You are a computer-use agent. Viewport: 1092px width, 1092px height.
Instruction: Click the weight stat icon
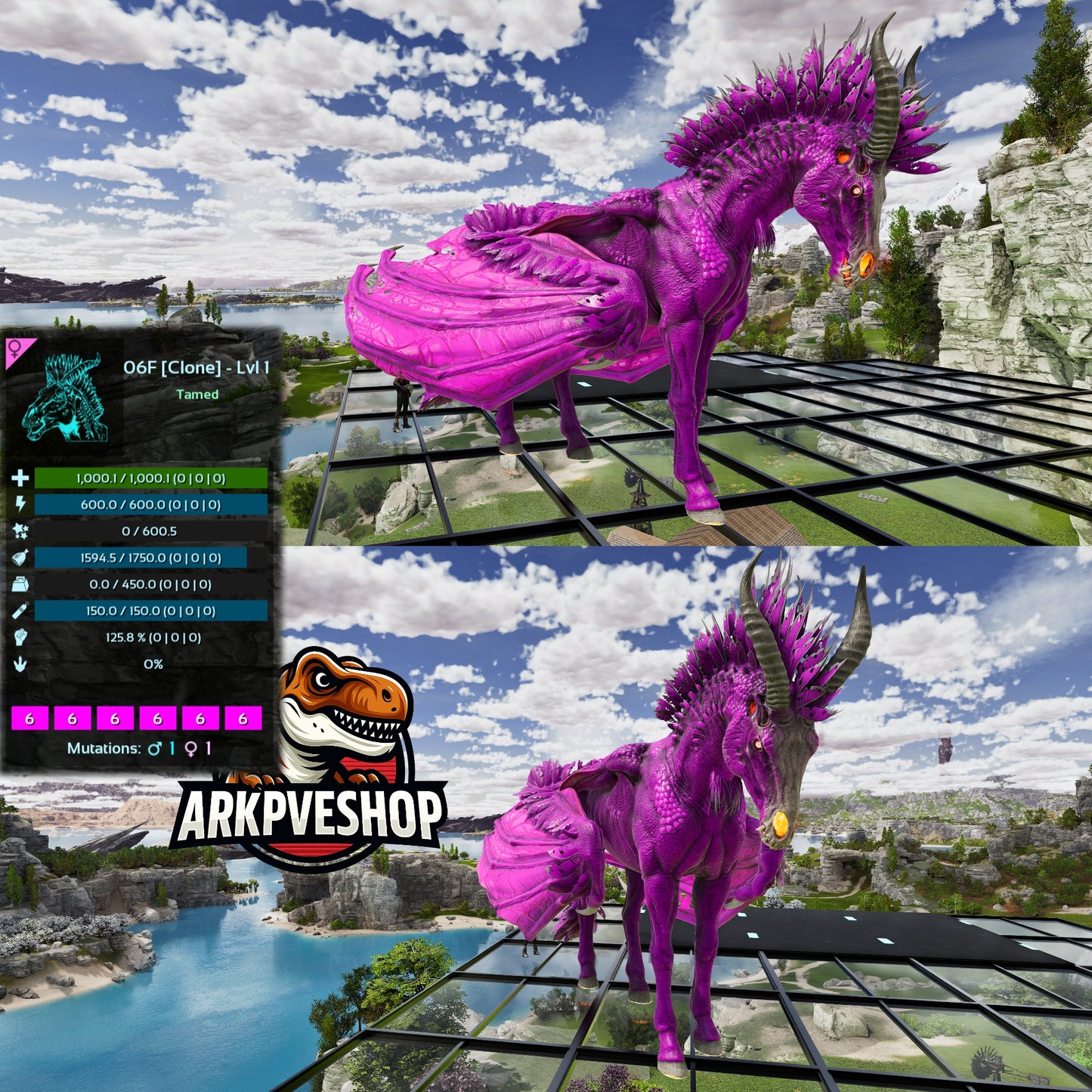click(20, 584)
